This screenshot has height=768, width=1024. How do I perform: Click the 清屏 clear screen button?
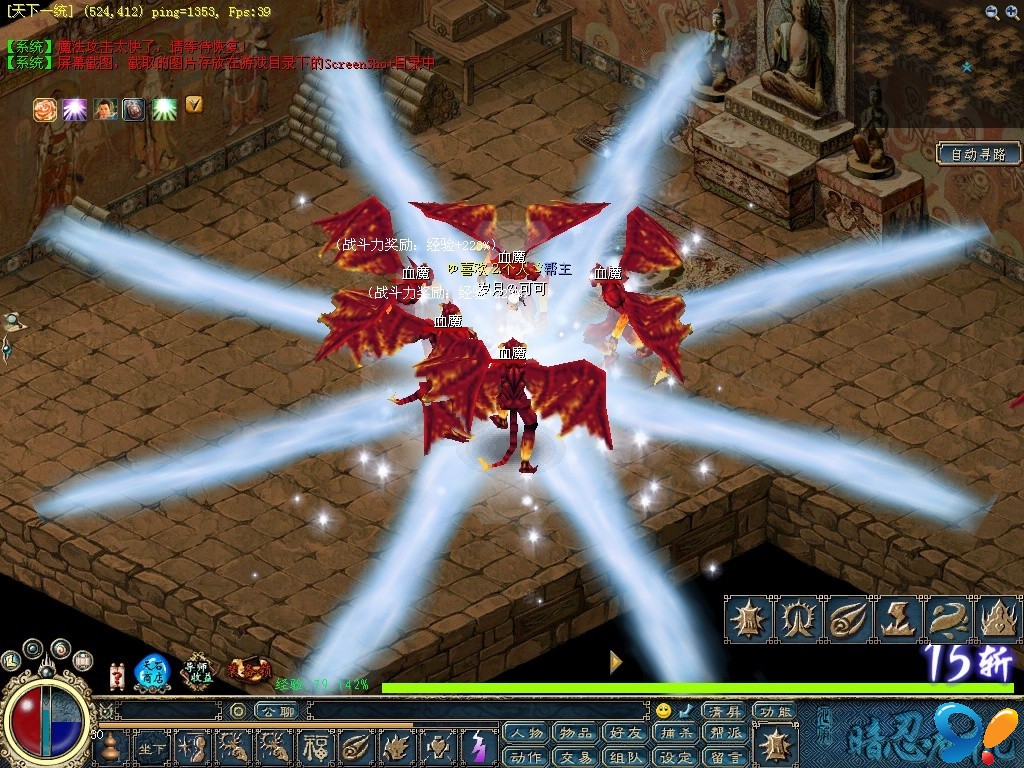coord(724,711)
